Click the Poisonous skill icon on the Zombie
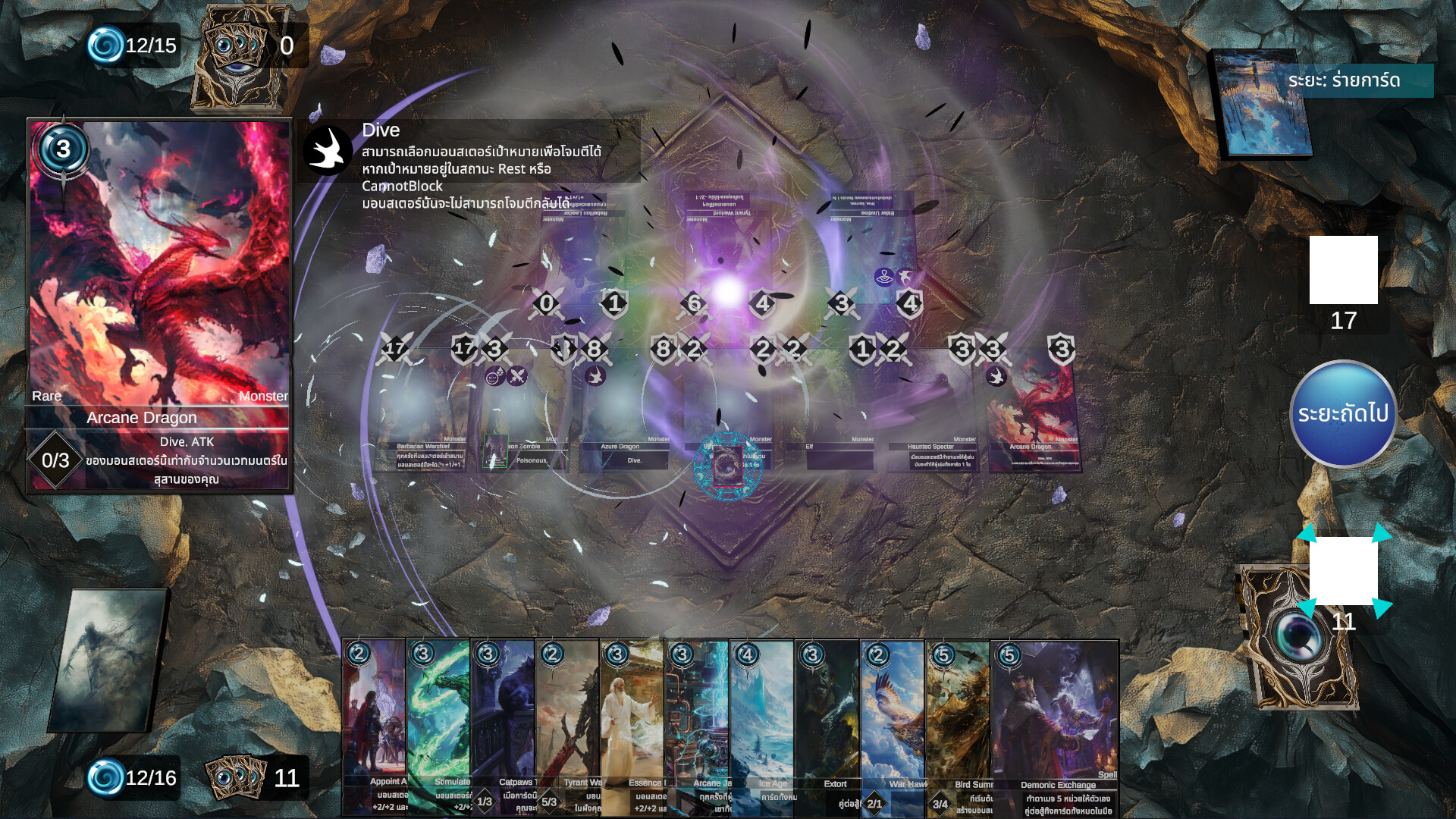The image size is (1456, 819). coord(495,376)
